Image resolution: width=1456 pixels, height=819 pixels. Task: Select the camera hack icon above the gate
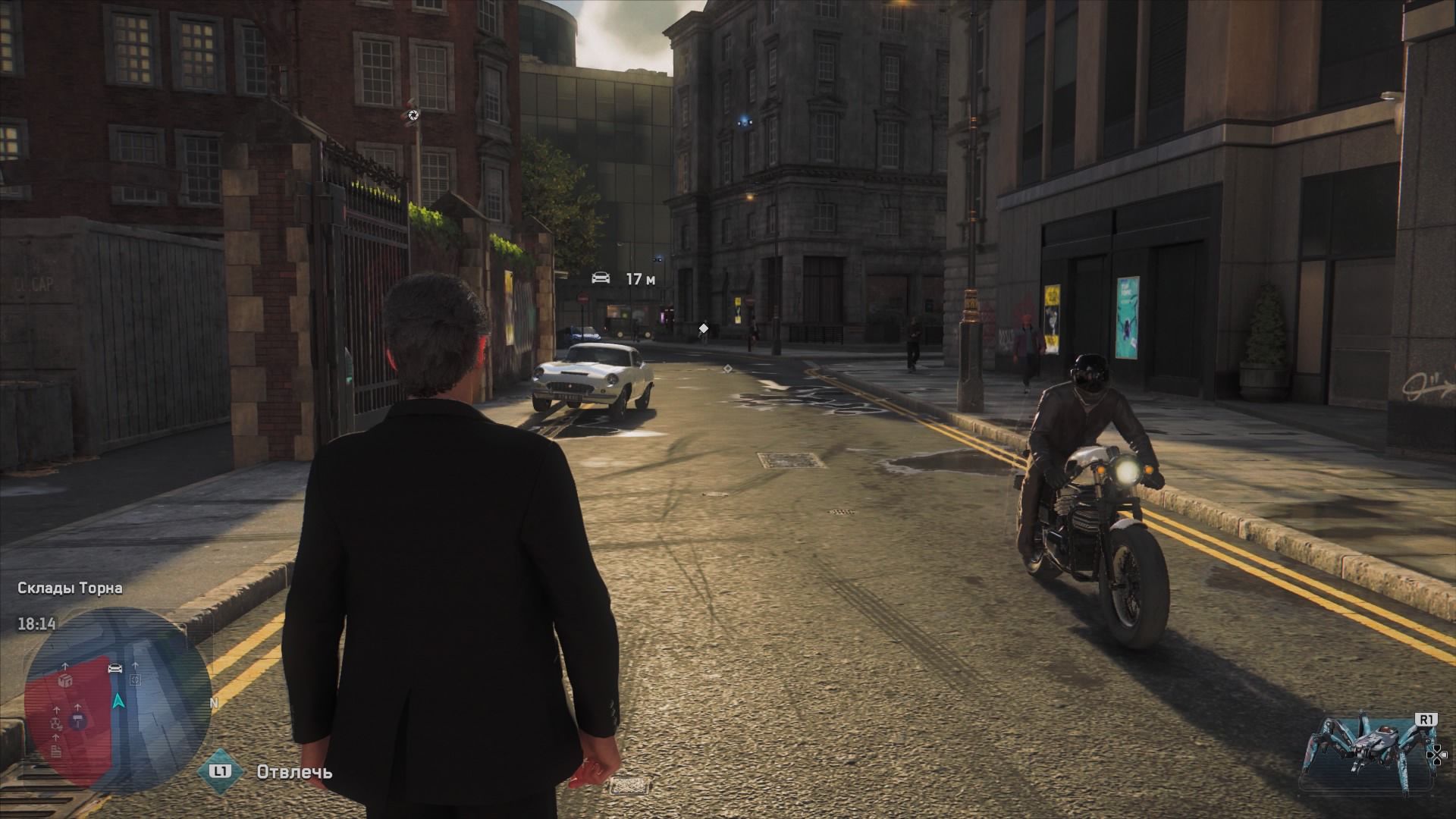tap(413, 115)
